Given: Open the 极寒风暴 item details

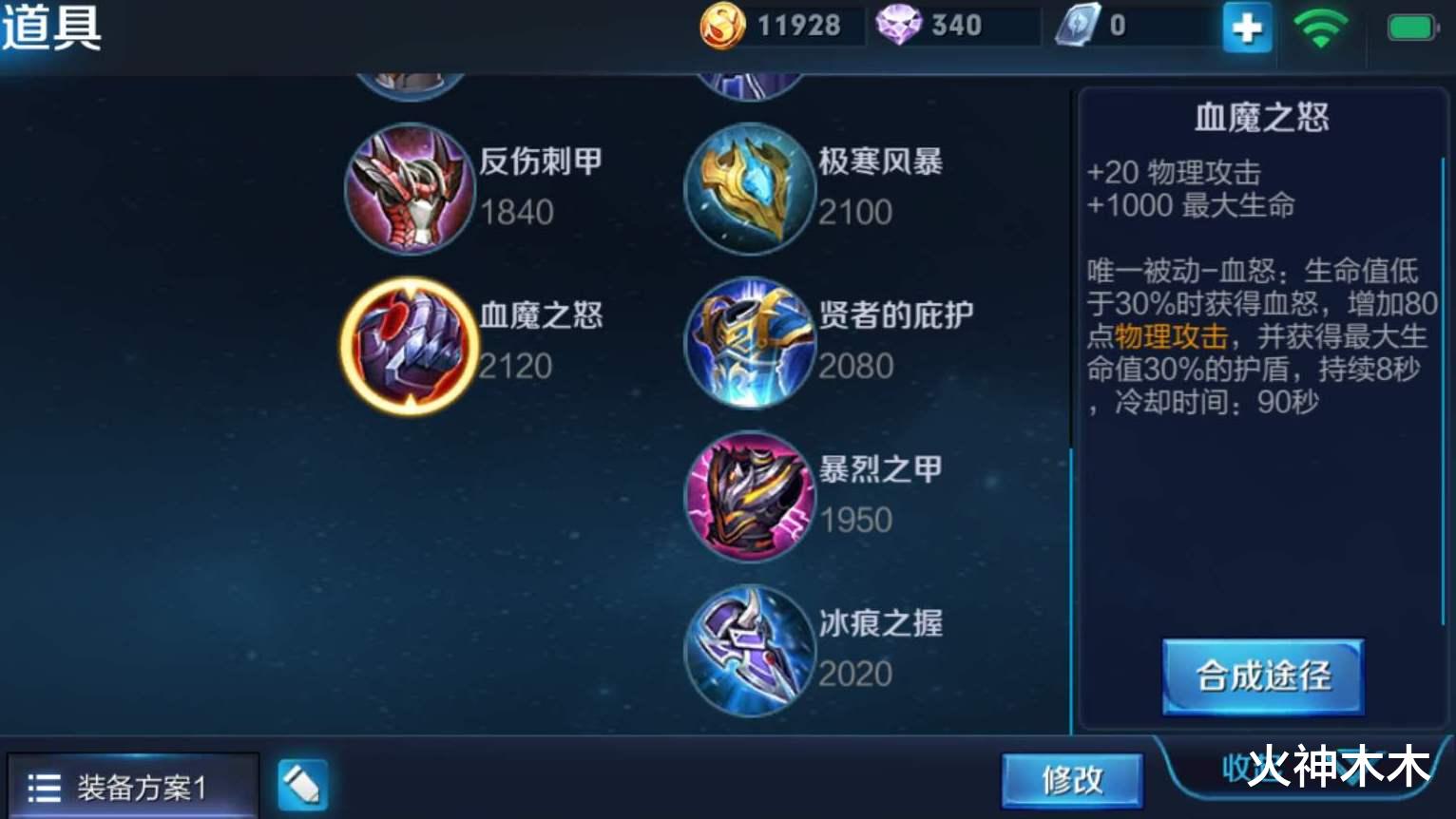Looking at the screenshot, I should pos(750,190).
